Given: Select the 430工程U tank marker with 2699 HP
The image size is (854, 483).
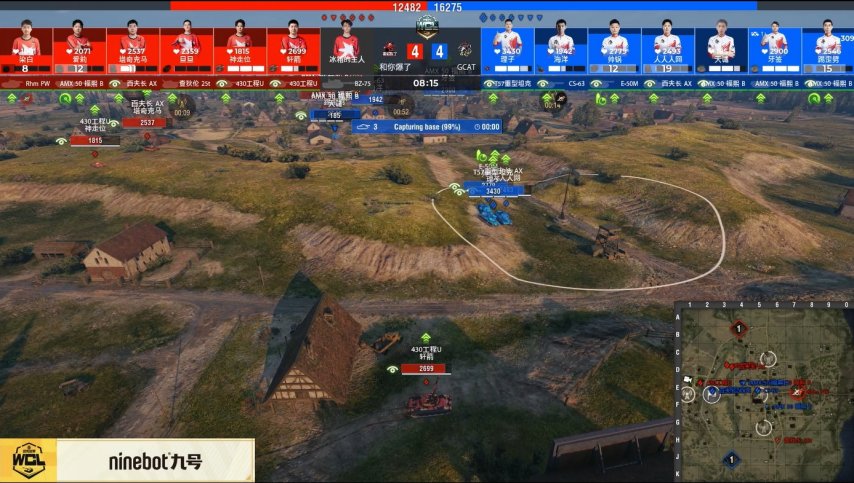Looking at the screenshot, I should click(x=425, y=369).
